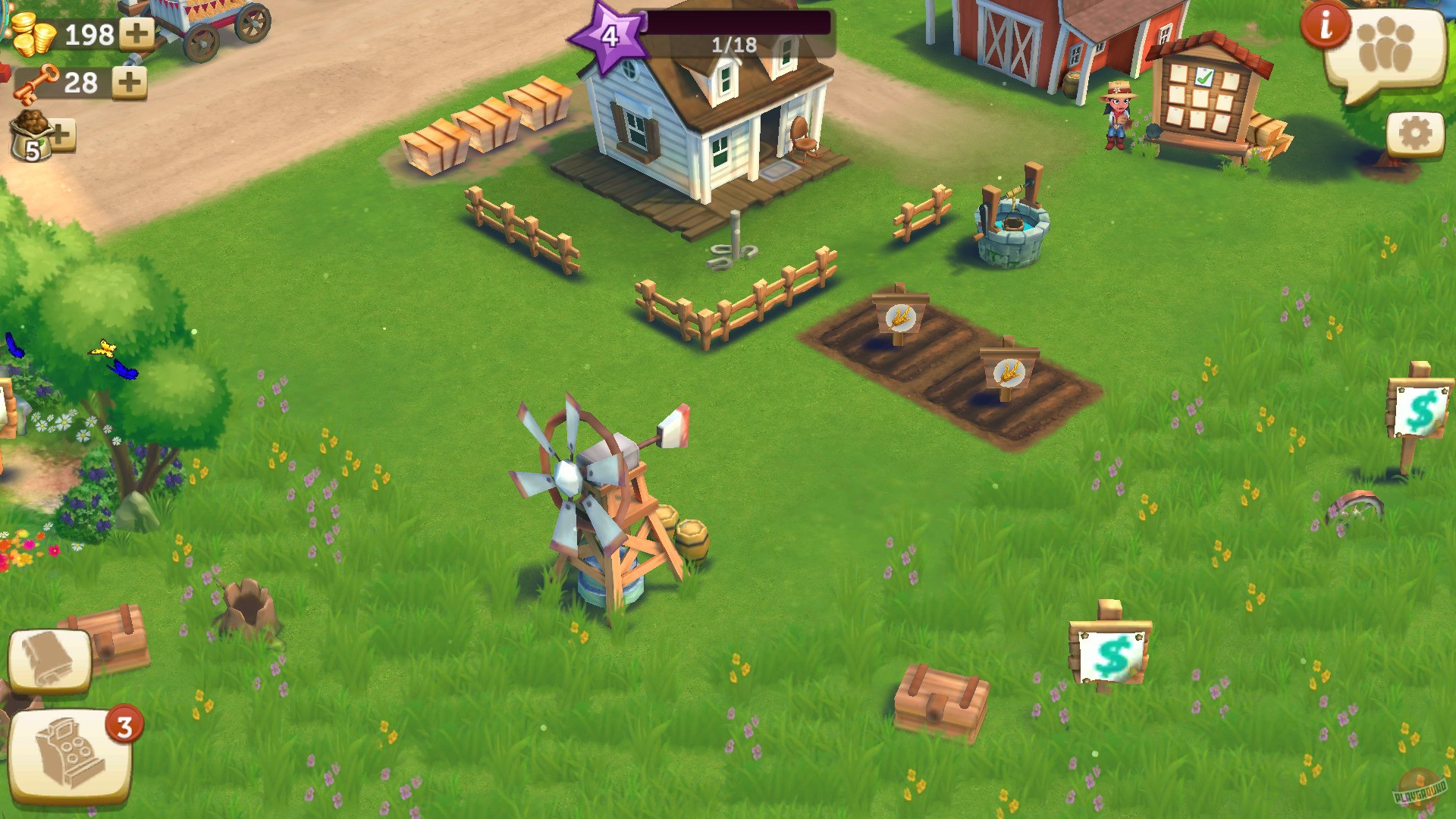Open the coins purchase panel
This screenshot has width=1456, height=819.
tap(34, 34)
